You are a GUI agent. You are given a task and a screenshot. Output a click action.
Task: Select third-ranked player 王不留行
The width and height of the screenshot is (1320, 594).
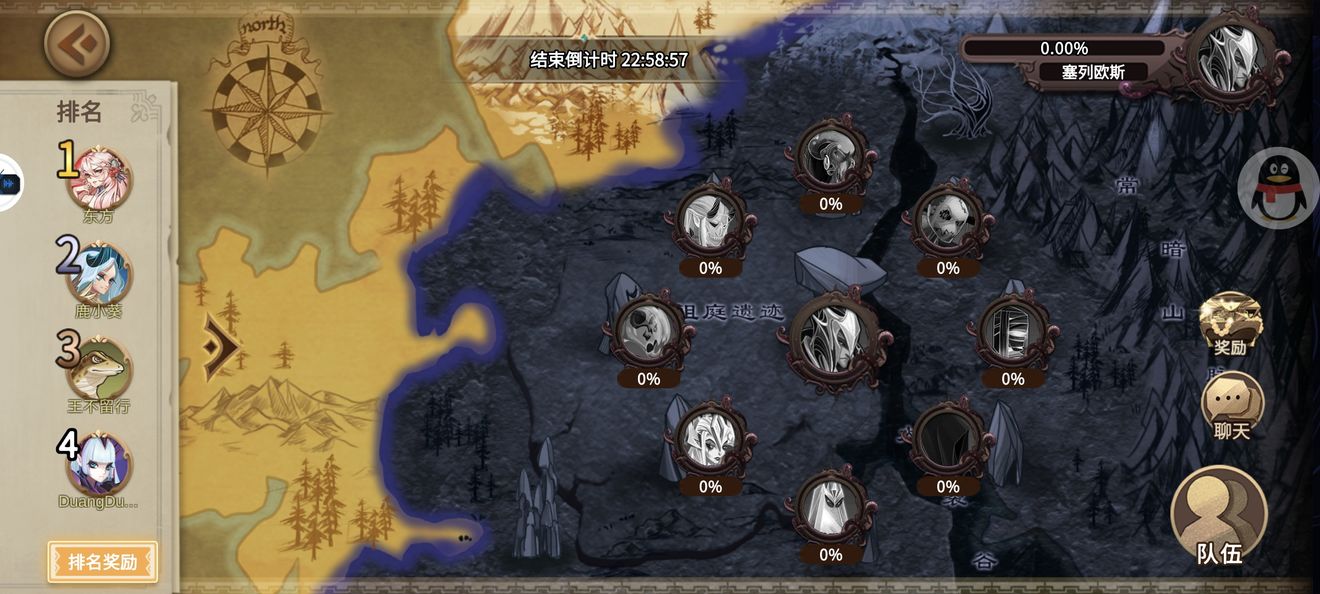pyautogui.click(x=99, y=369)
